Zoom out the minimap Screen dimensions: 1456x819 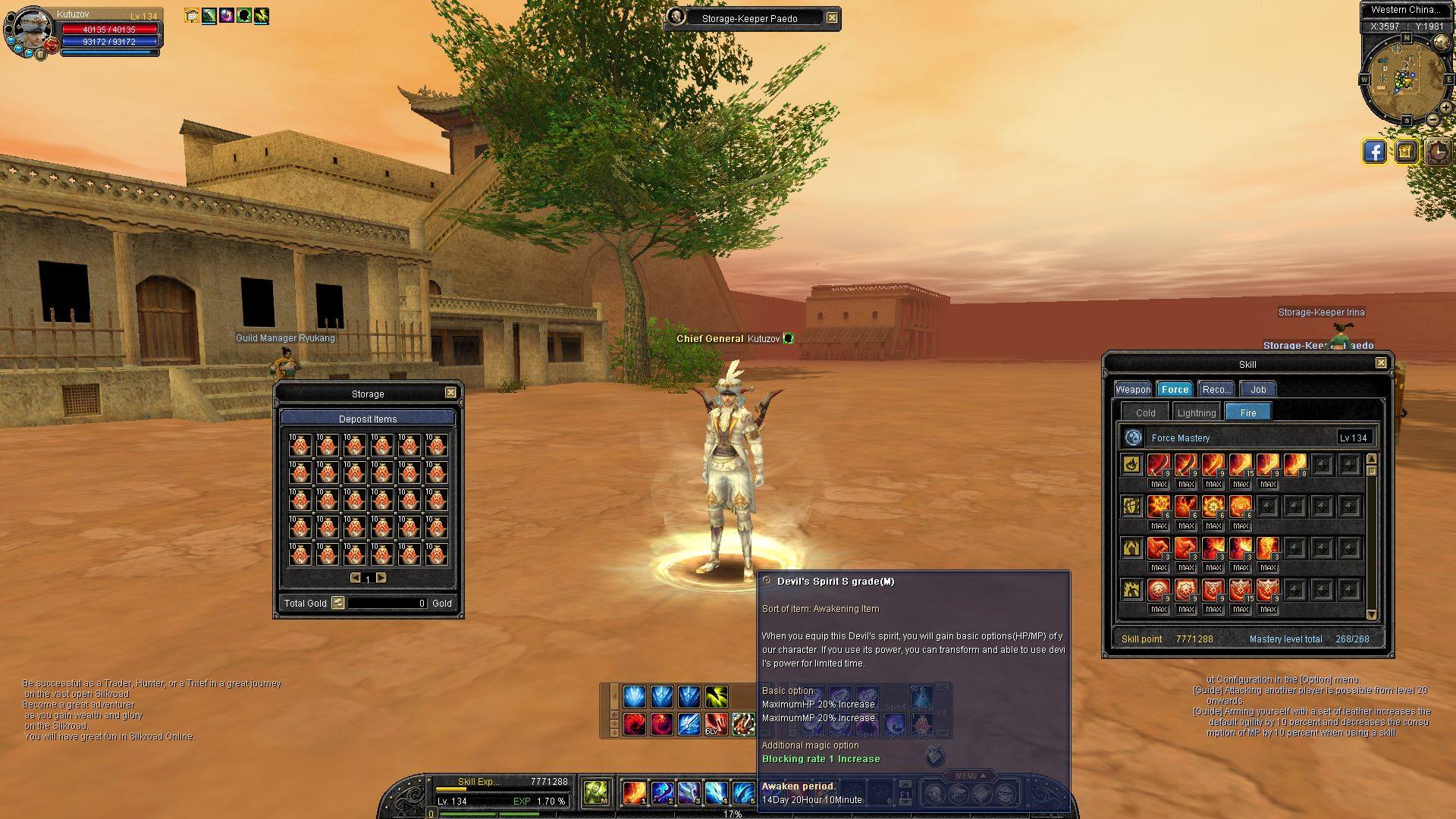[1432, 120]
